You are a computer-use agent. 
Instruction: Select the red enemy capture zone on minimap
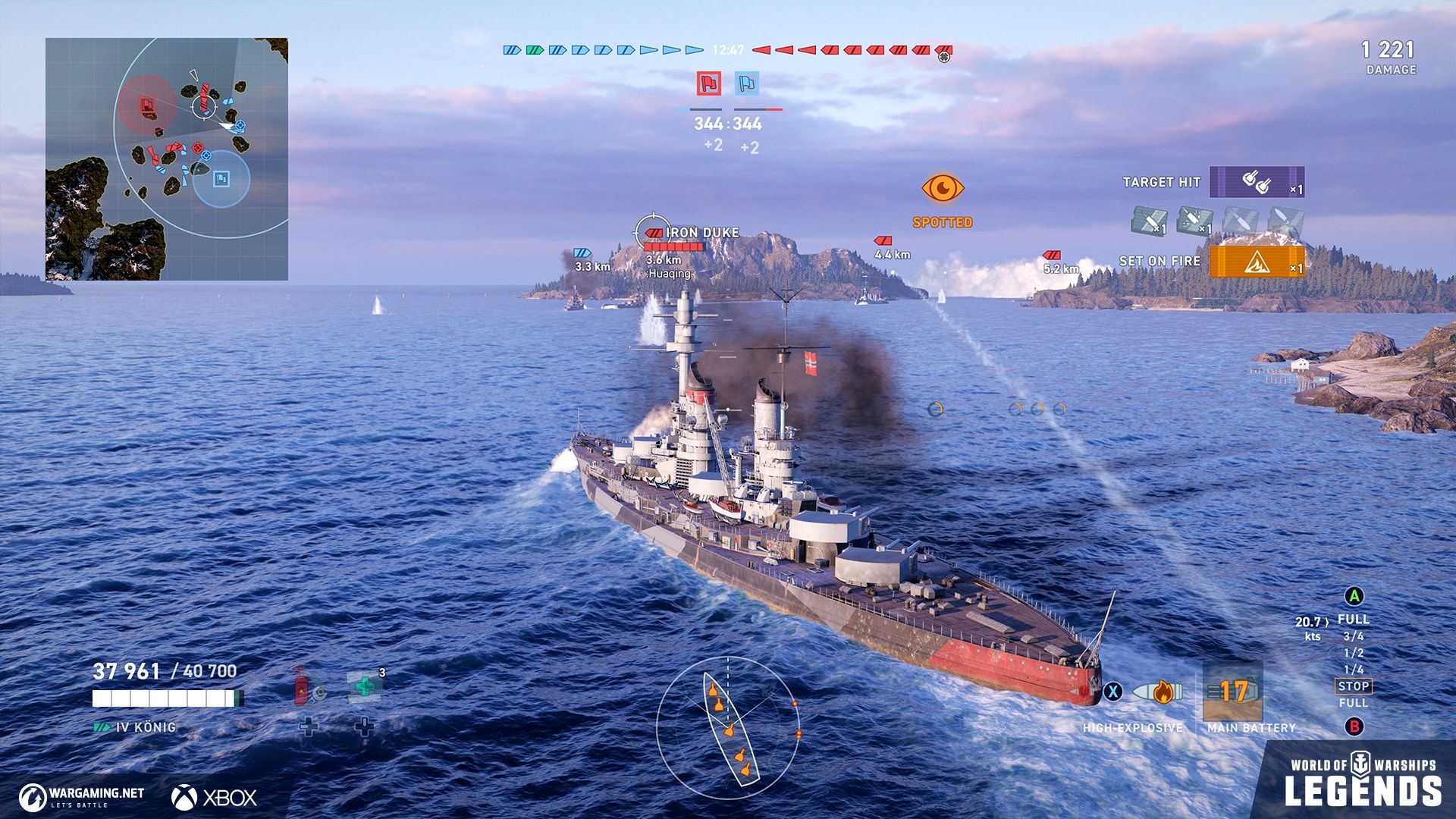click(x=146, y=105)
